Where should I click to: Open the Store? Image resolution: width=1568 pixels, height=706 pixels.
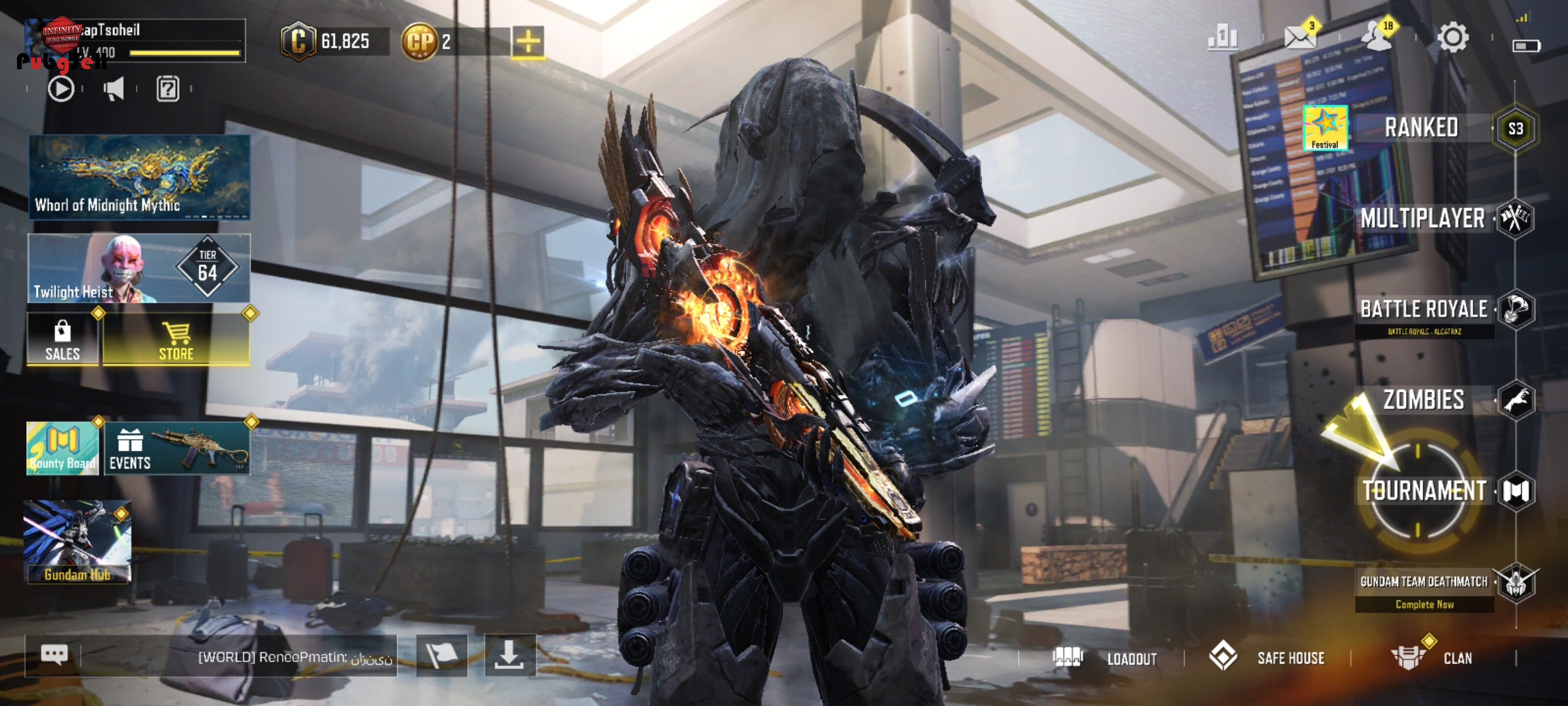(176, 339)
